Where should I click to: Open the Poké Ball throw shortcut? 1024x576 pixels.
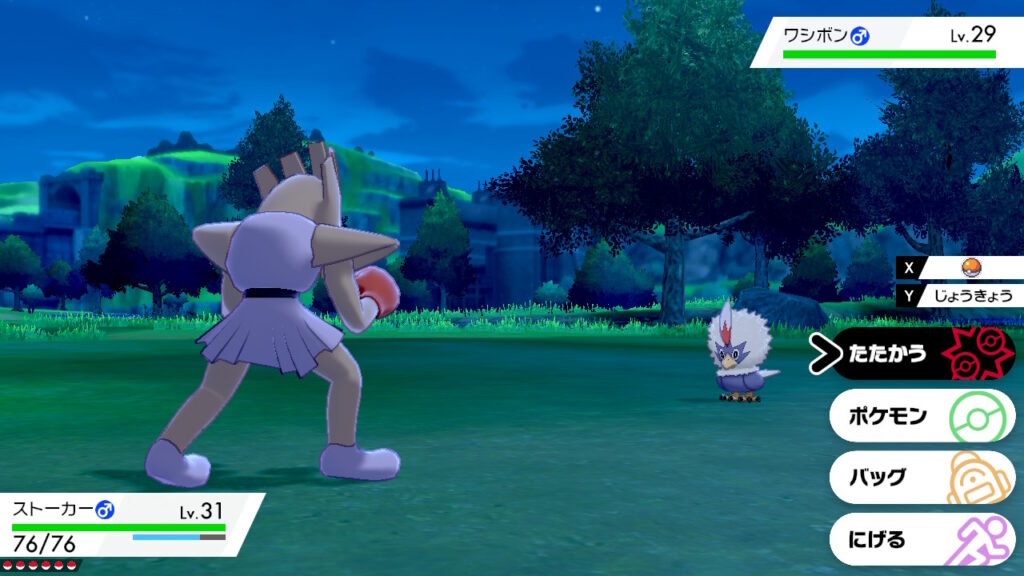click(968, 267)
